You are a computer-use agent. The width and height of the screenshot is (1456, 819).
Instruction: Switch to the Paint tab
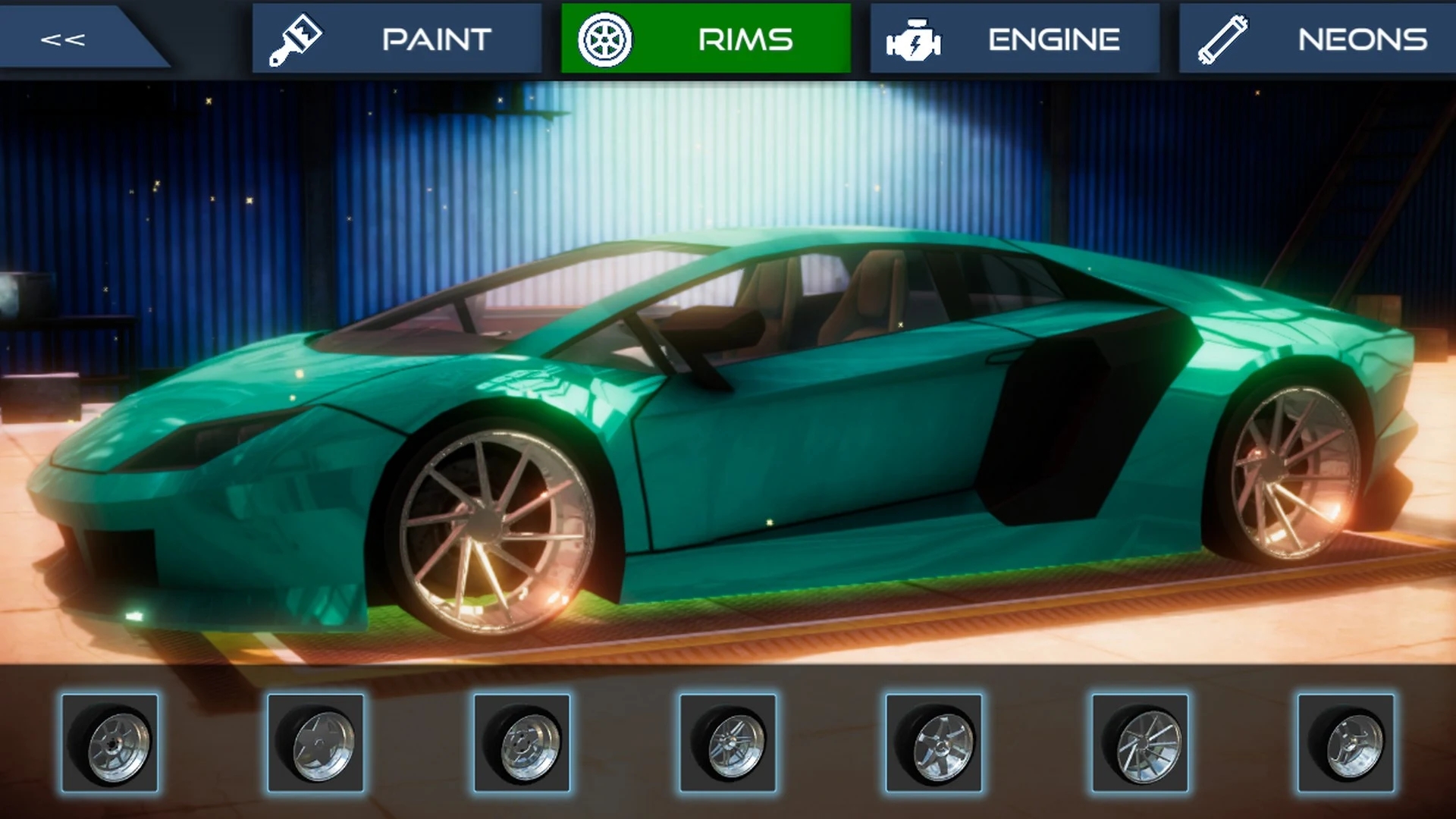[x=397, y=39]
